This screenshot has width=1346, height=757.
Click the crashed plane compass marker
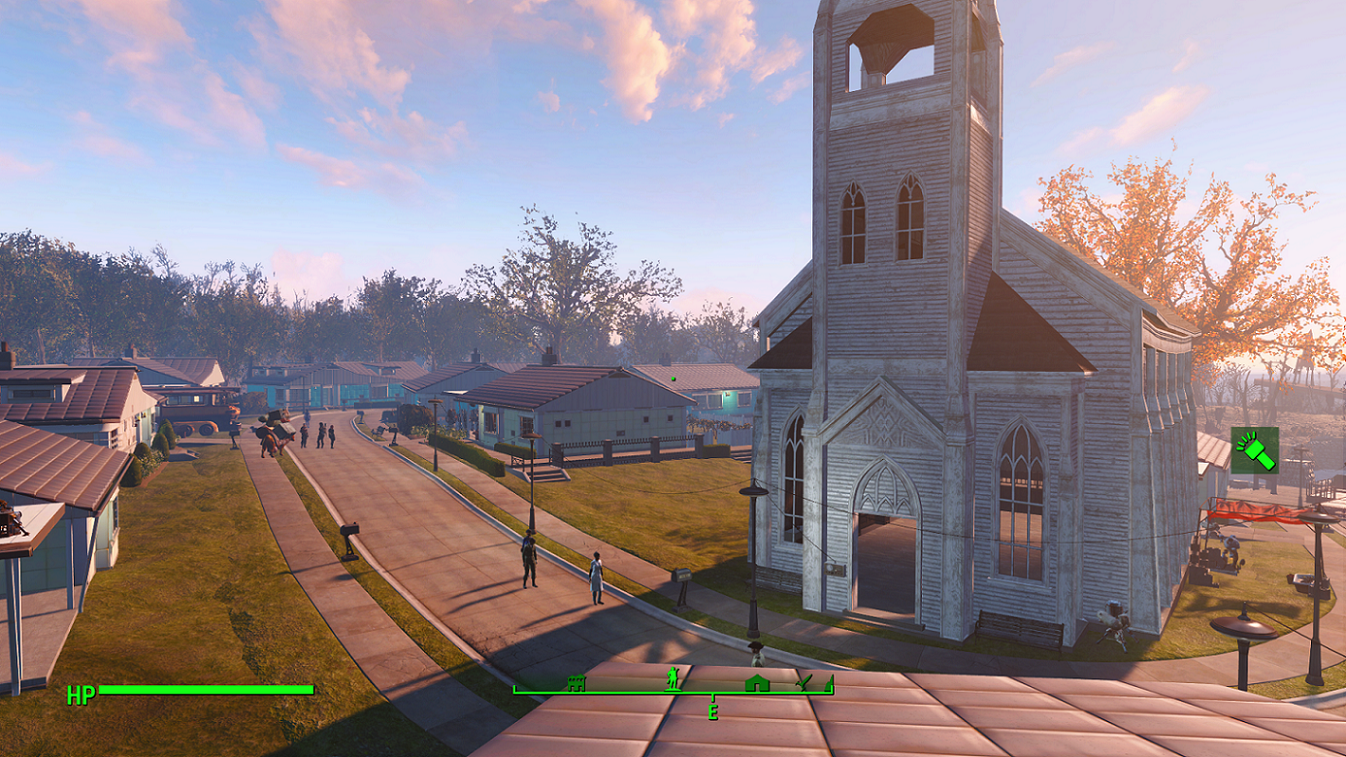[803, 682]
